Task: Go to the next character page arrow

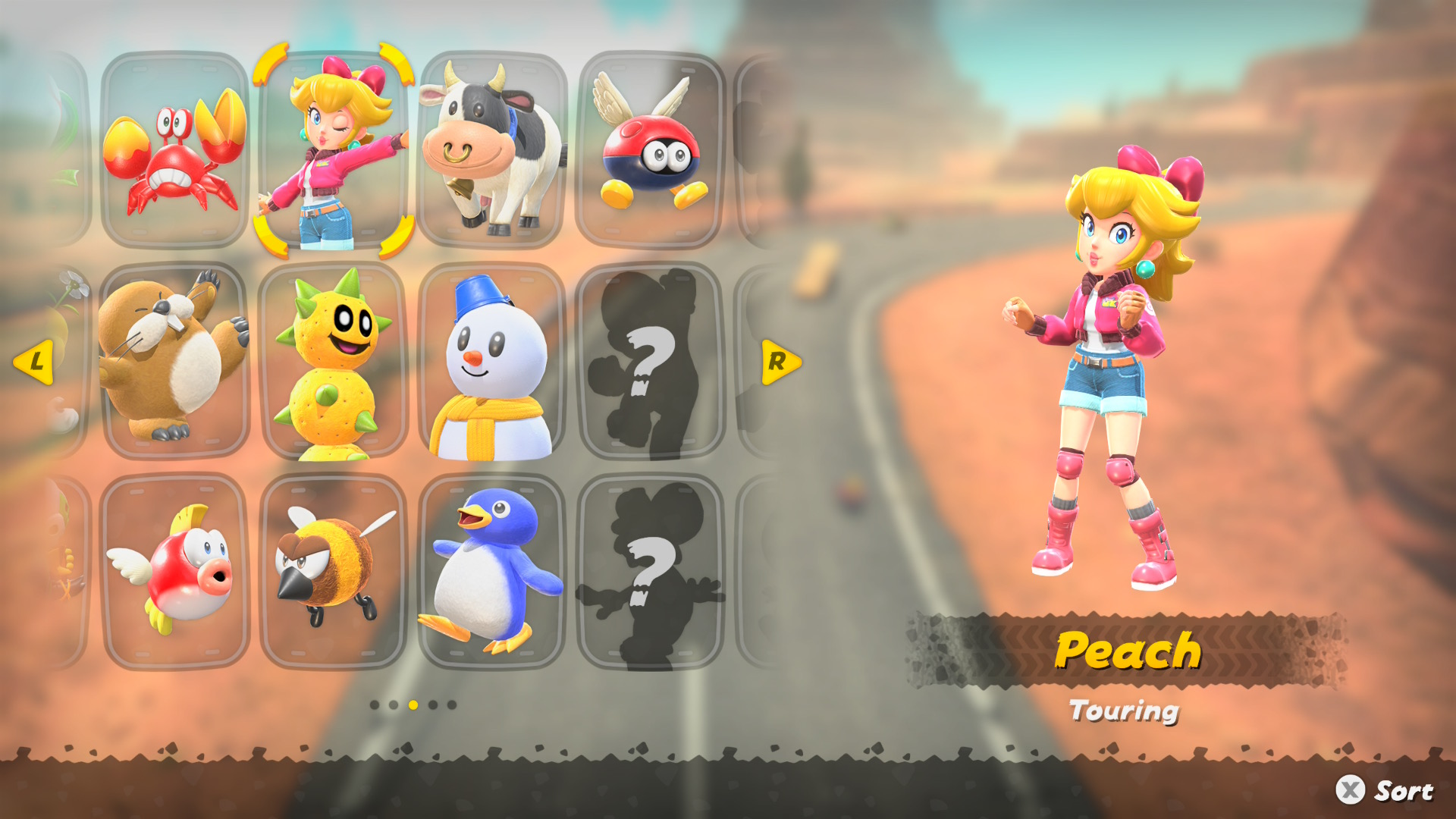Action: point(780,362)
